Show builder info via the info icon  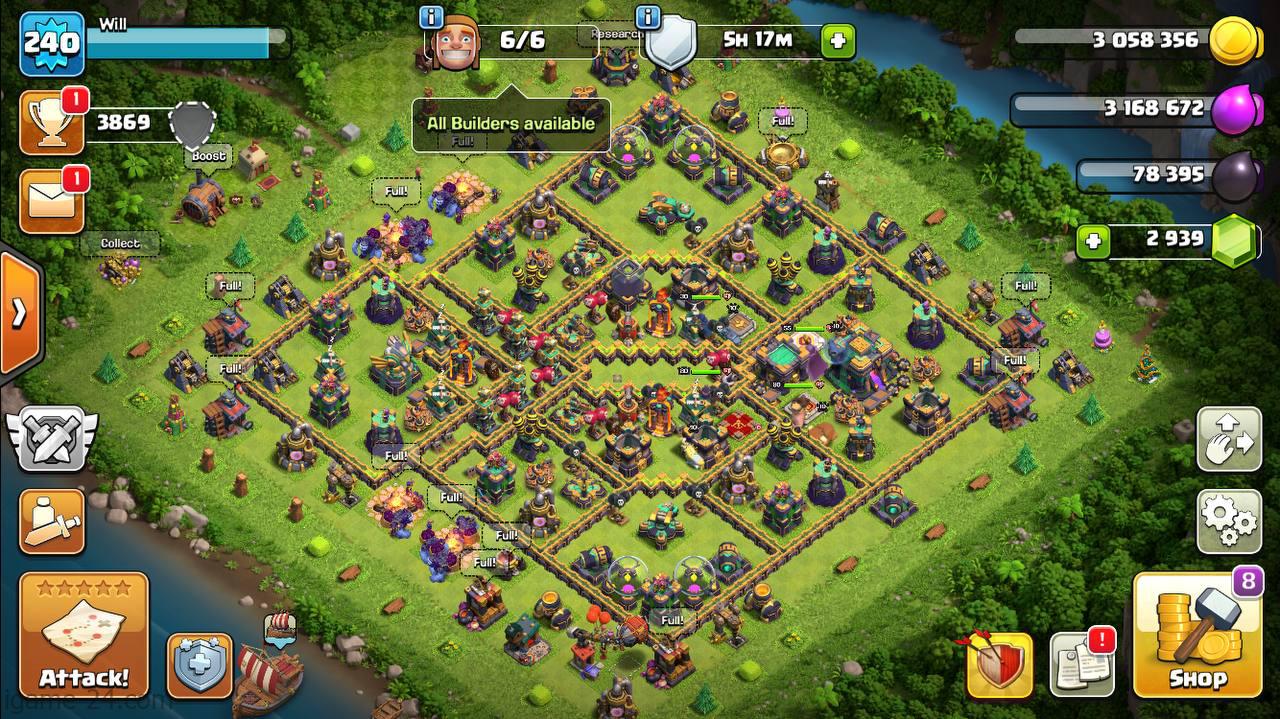(x=432, y=18)
